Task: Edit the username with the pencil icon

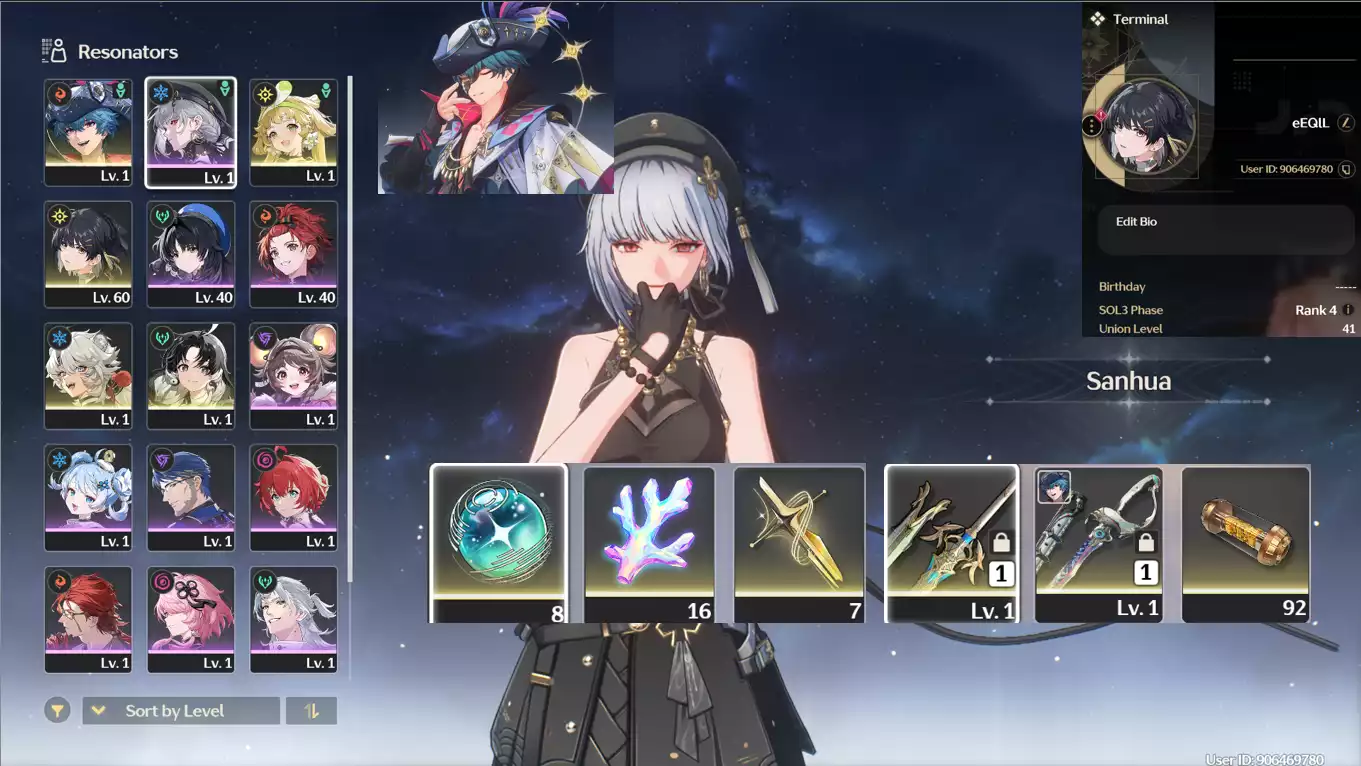Action: click(x=1347, y=123)
